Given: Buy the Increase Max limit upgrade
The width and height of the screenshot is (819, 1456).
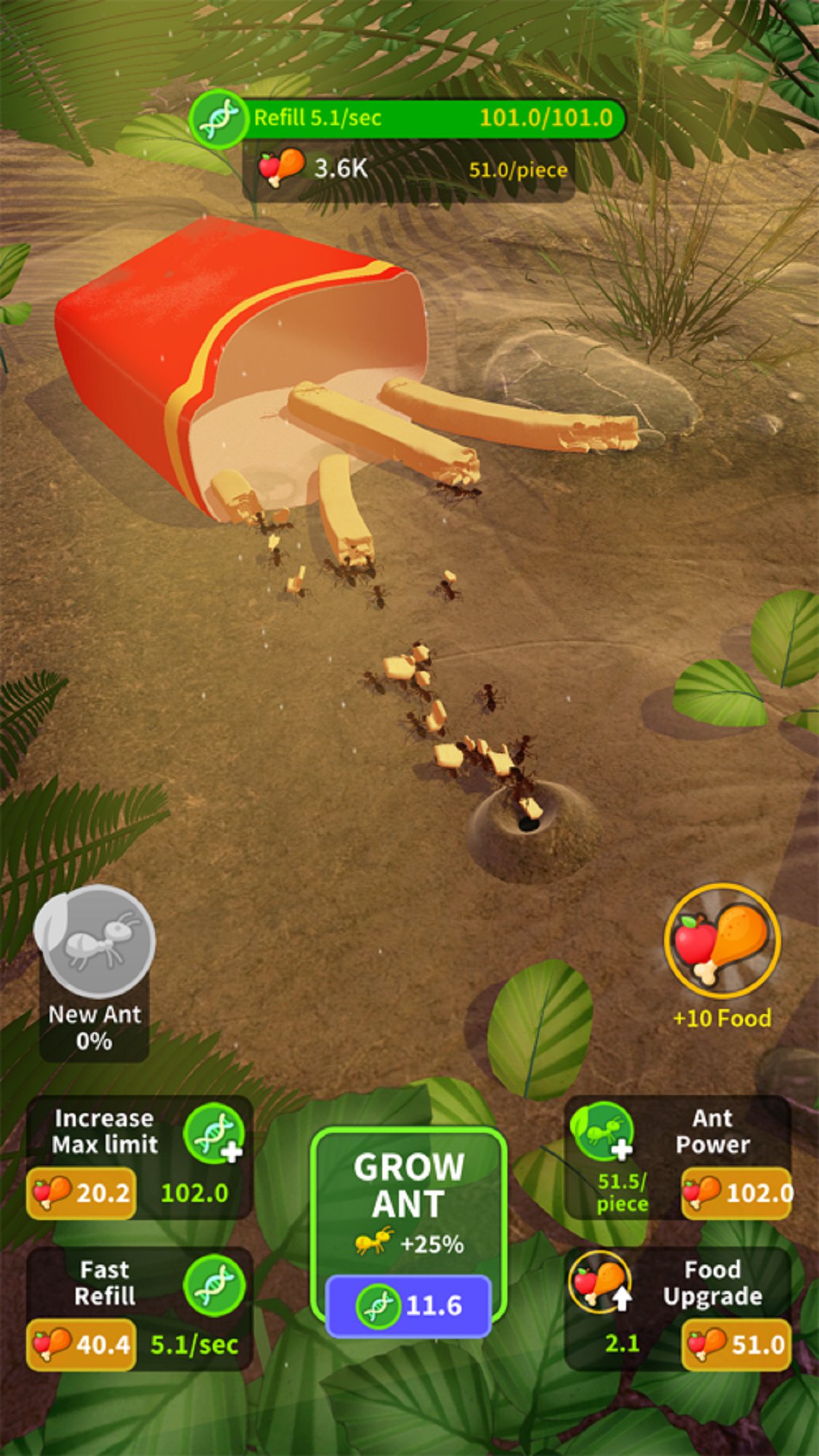Looking at the screenshot, I should click(x=82, y=1192).
